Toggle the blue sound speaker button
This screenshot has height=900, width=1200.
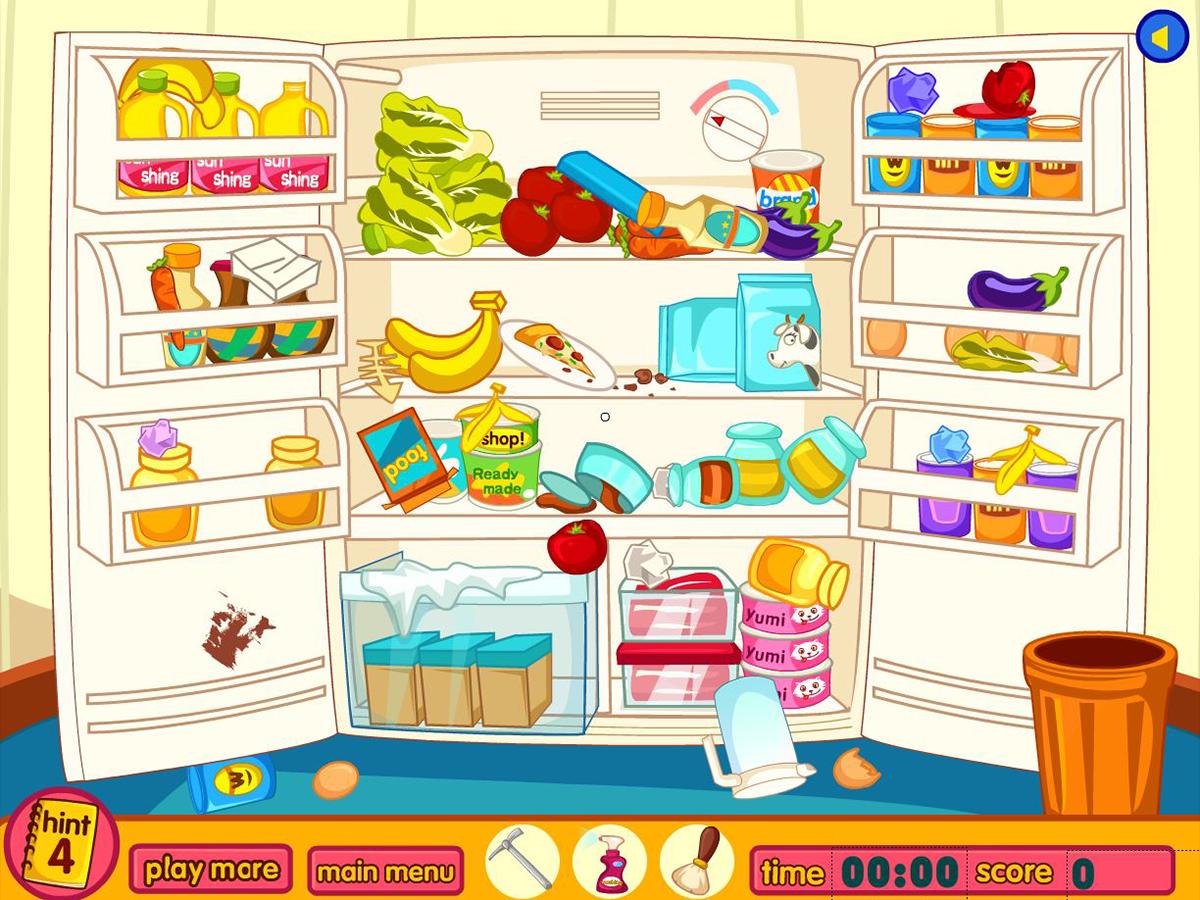click(1161, 37)
